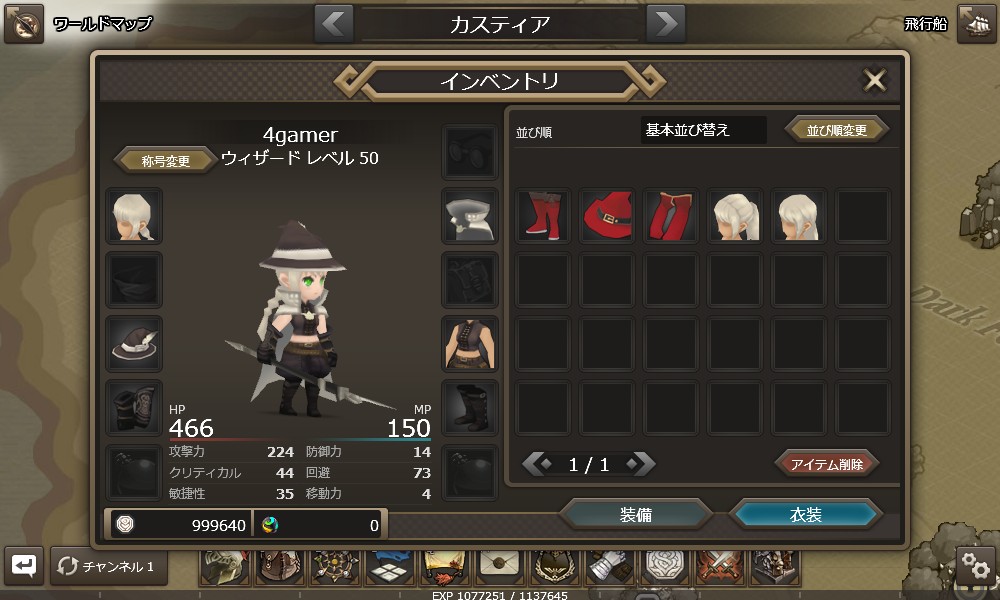Go to the previous area with left arrow
The height and width of the screenshot is (600, 1000).
[x=334, y=24]
